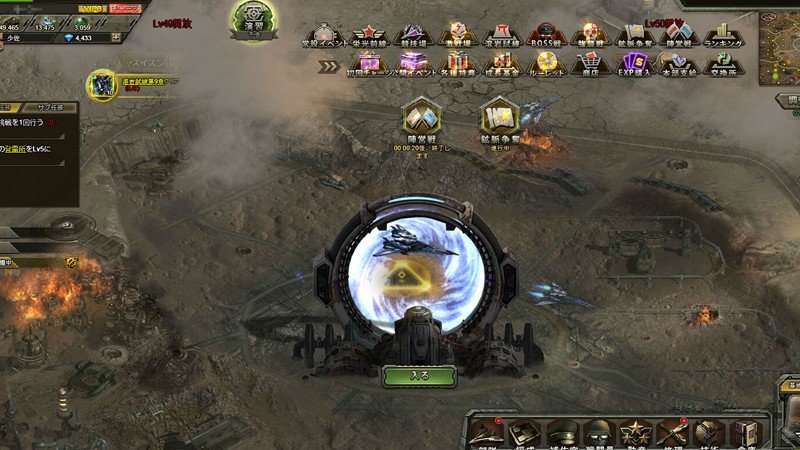Open the 交換所 exchange menu
800x450 pixels.
point(716,65)
